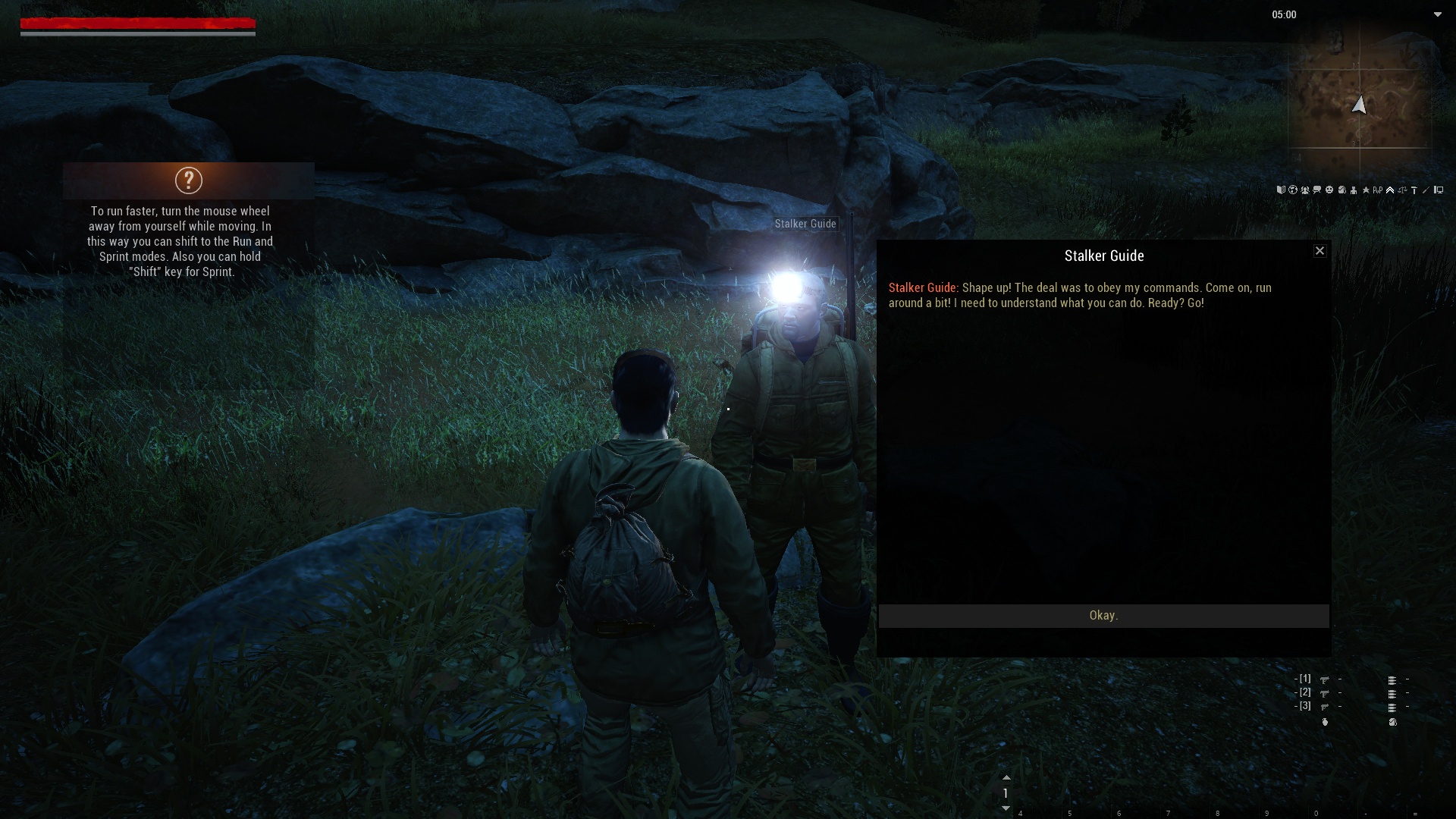Open the question mark help hint
The width and height of the screenshot is (1456, 819).
[x=189, y=180]
